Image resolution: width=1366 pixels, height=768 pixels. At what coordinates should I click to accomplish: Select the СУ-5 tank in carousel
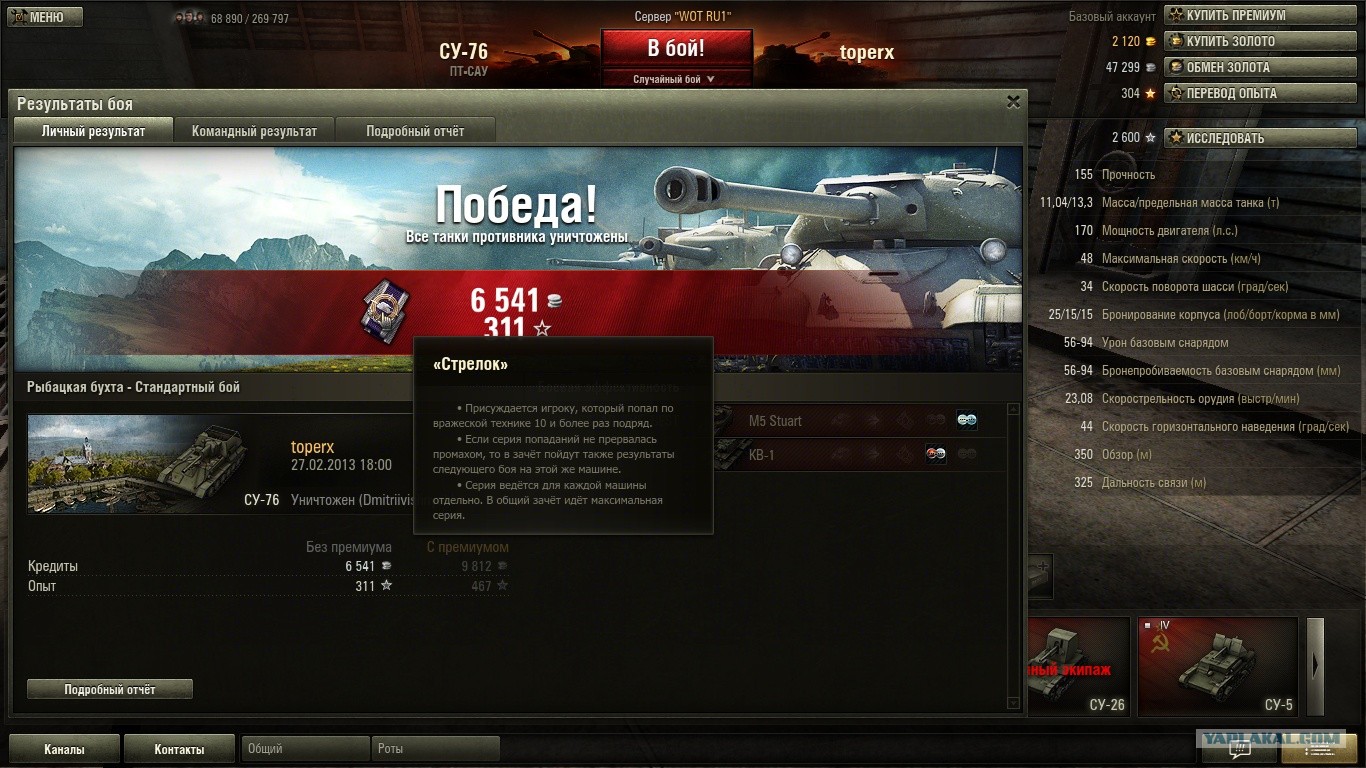click(x=1217, y=666)
